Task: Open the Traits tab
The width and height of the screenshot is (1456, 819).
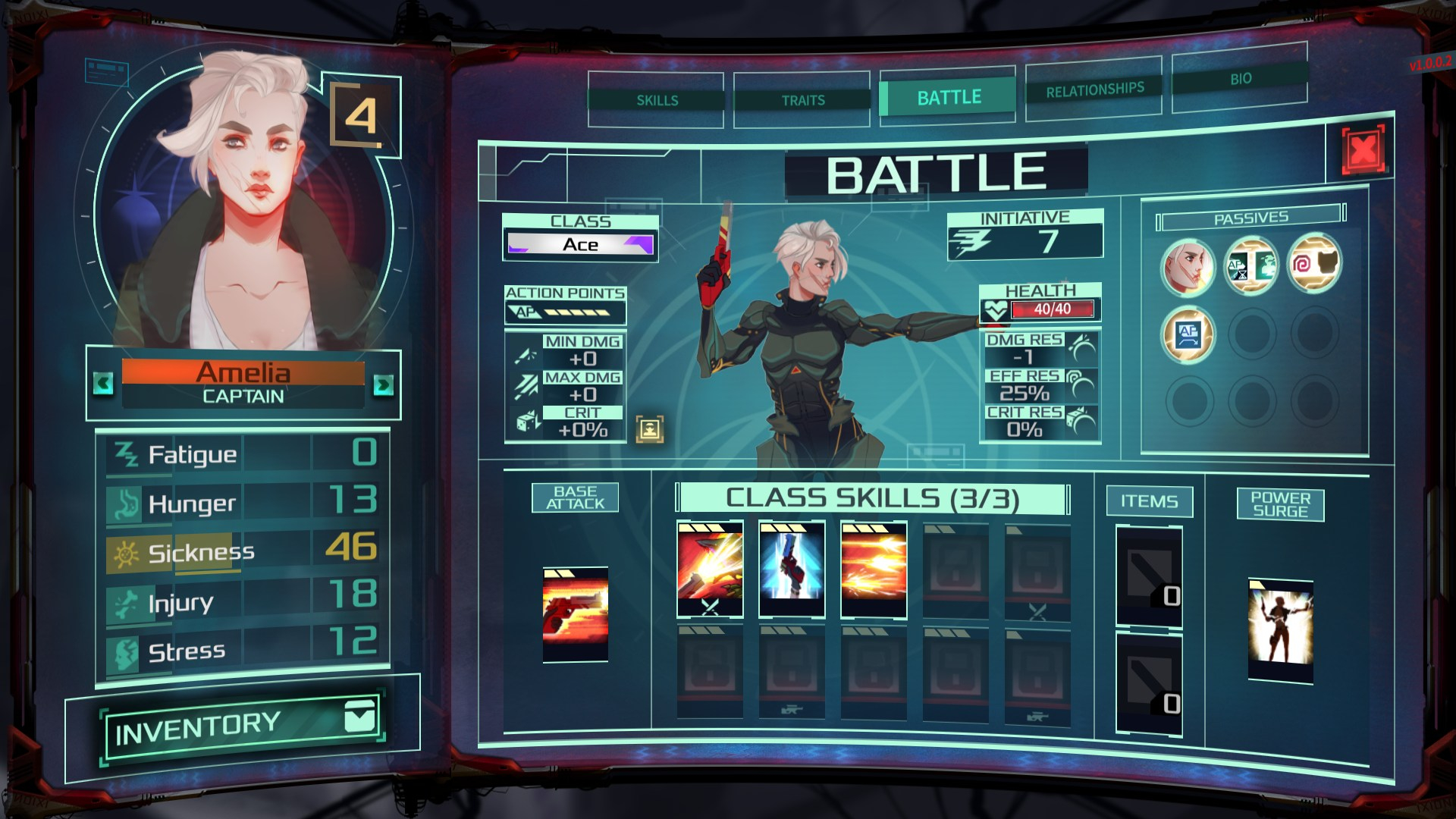Action: (x=802, y=100)
